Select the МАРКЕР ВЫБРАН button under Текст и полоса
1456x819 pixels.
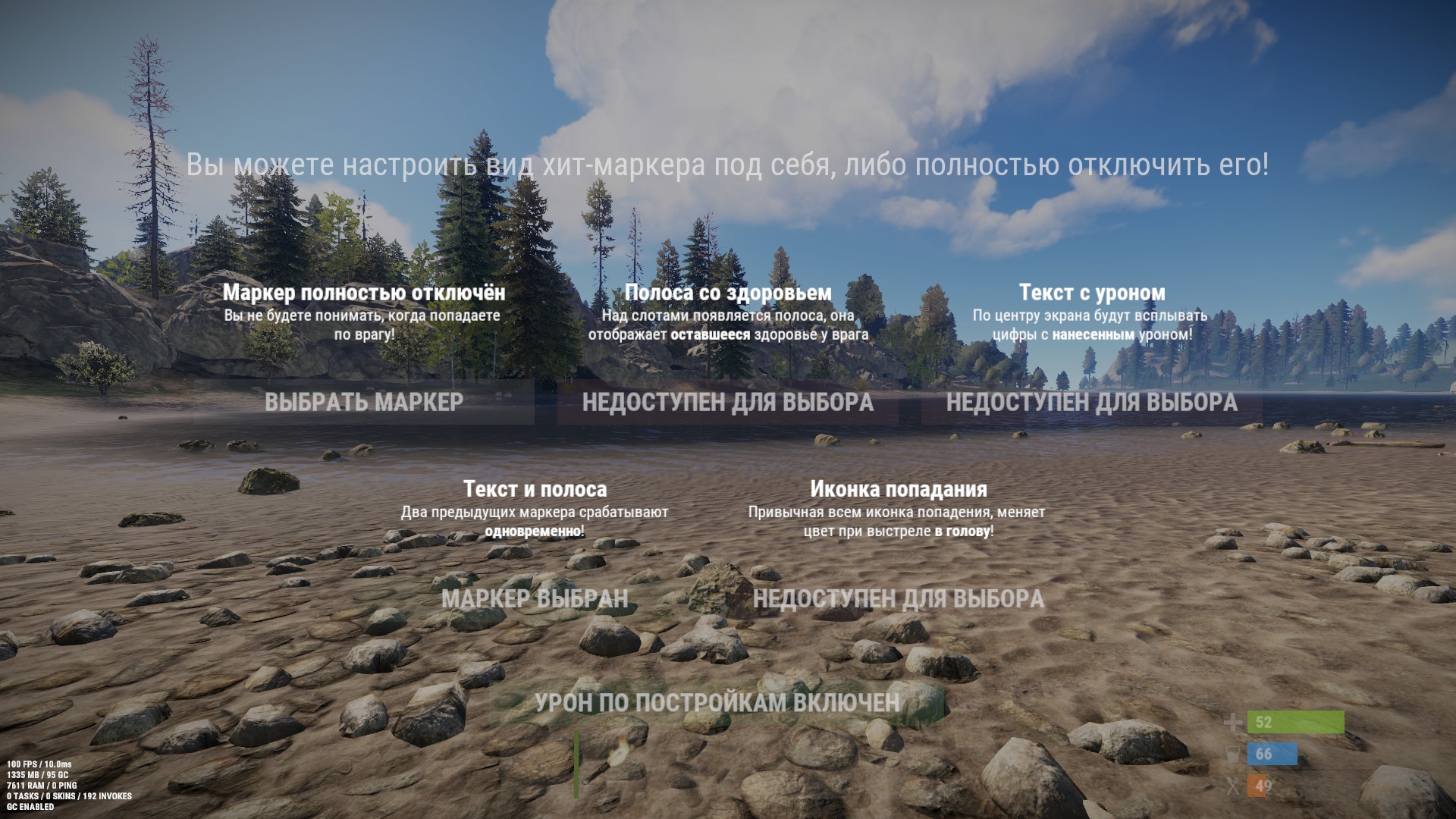[x=535, y=599]
